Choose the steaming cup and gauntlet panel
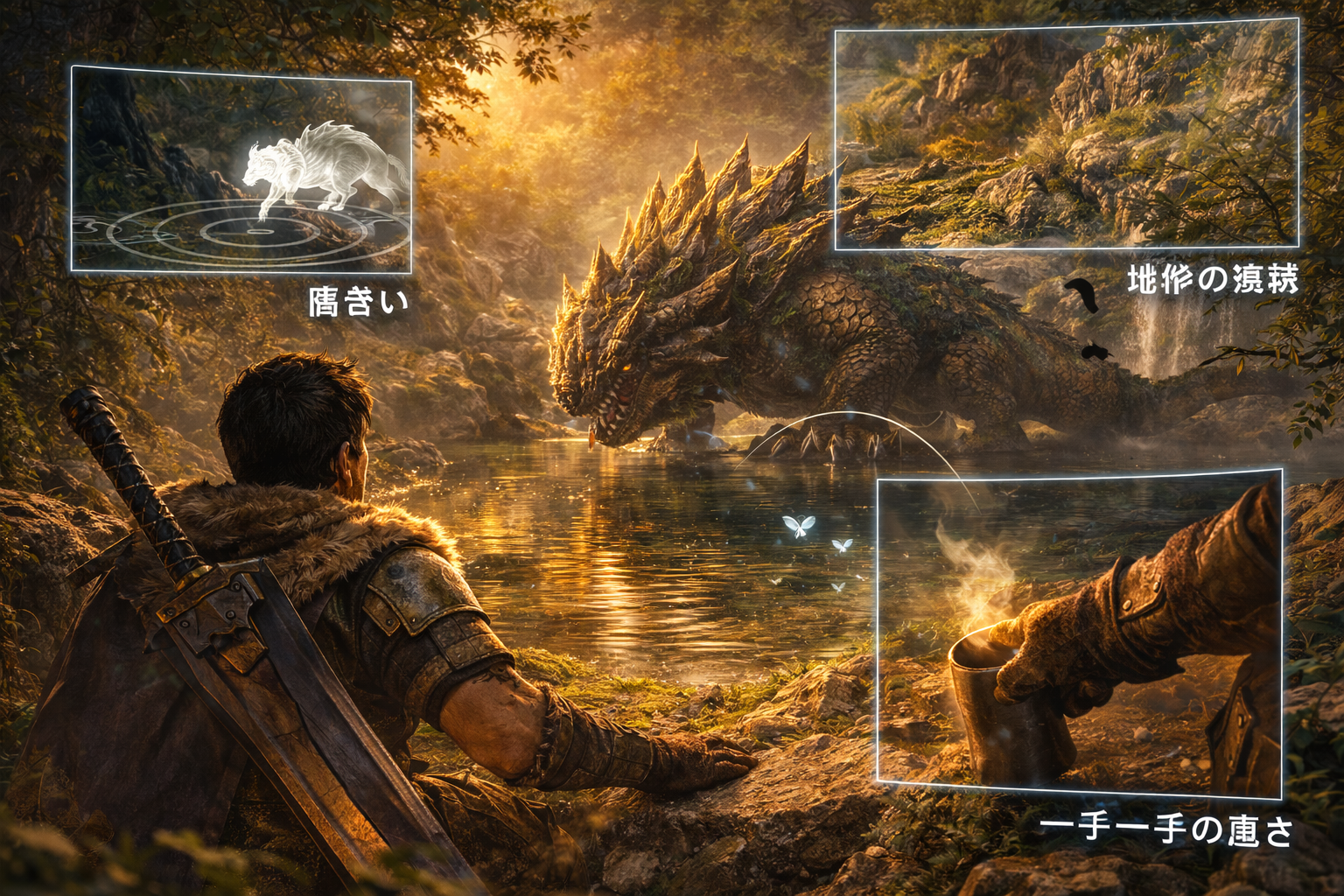 click(x=1079, y=634)
